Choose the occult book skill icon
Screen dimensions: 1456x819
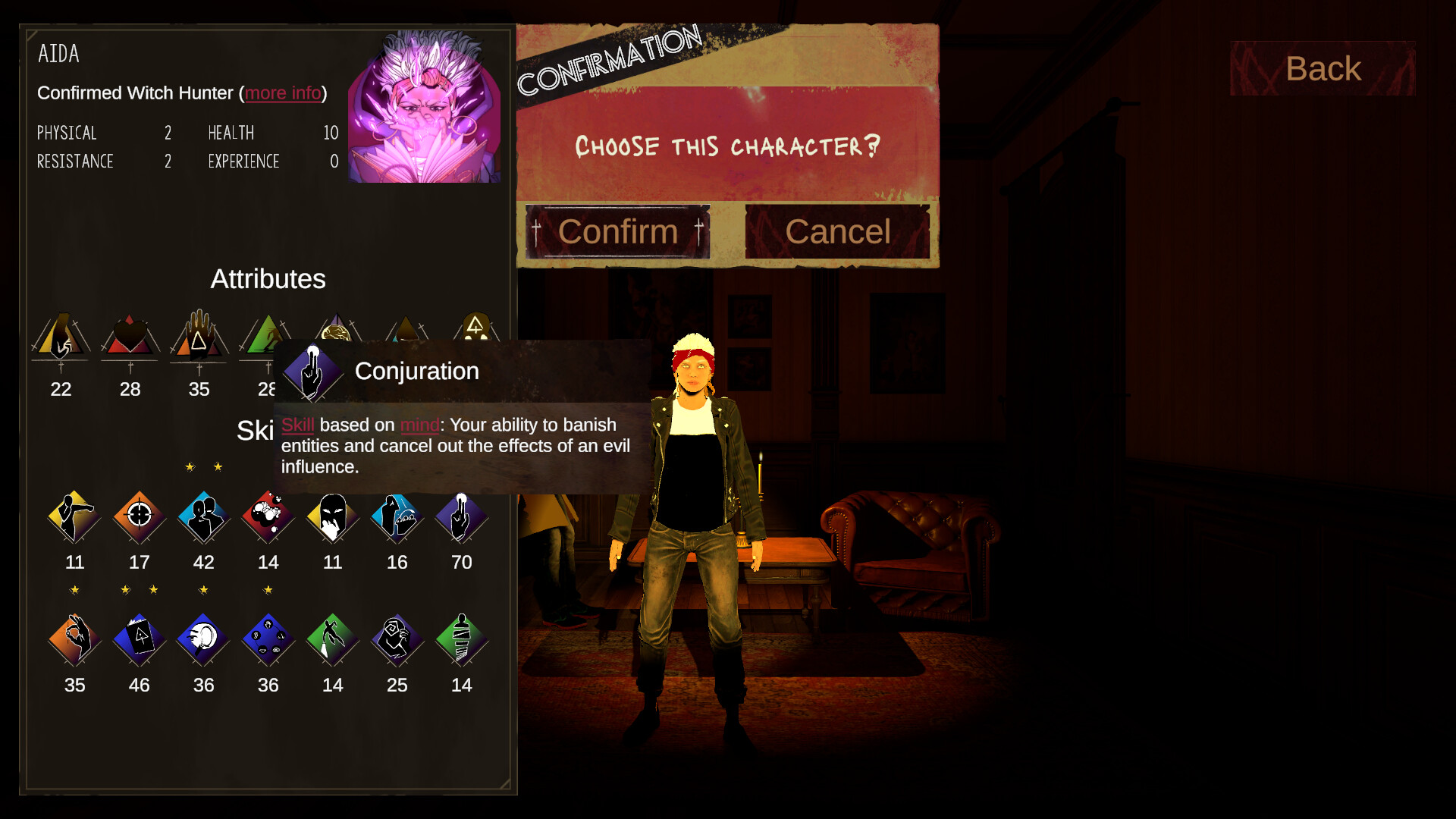[x=140, y=640]
